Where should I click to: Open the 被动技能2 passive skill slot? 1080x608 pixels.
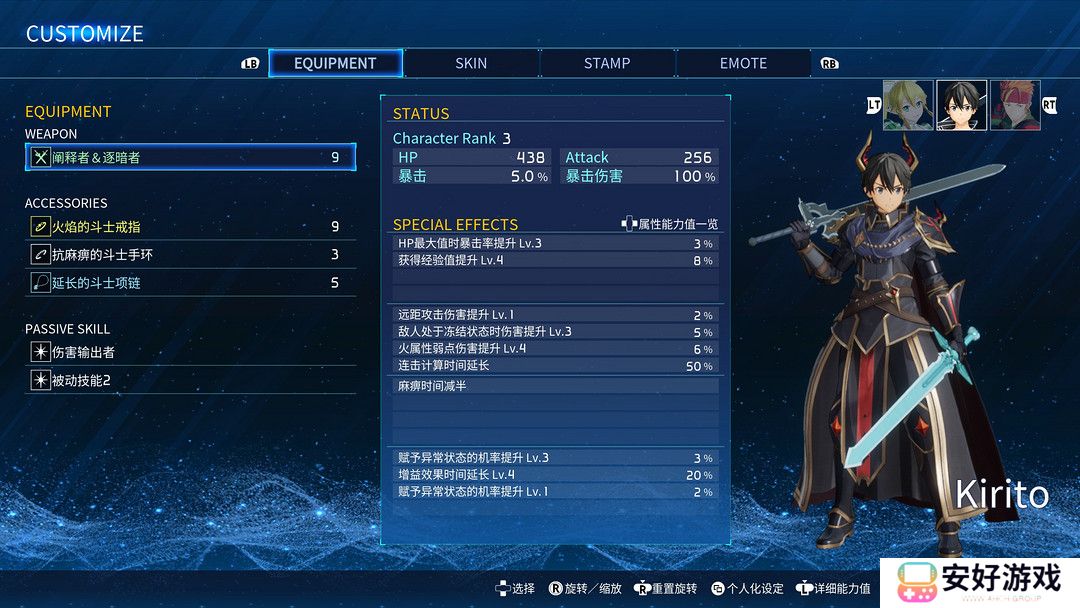[x=190, y=380]
